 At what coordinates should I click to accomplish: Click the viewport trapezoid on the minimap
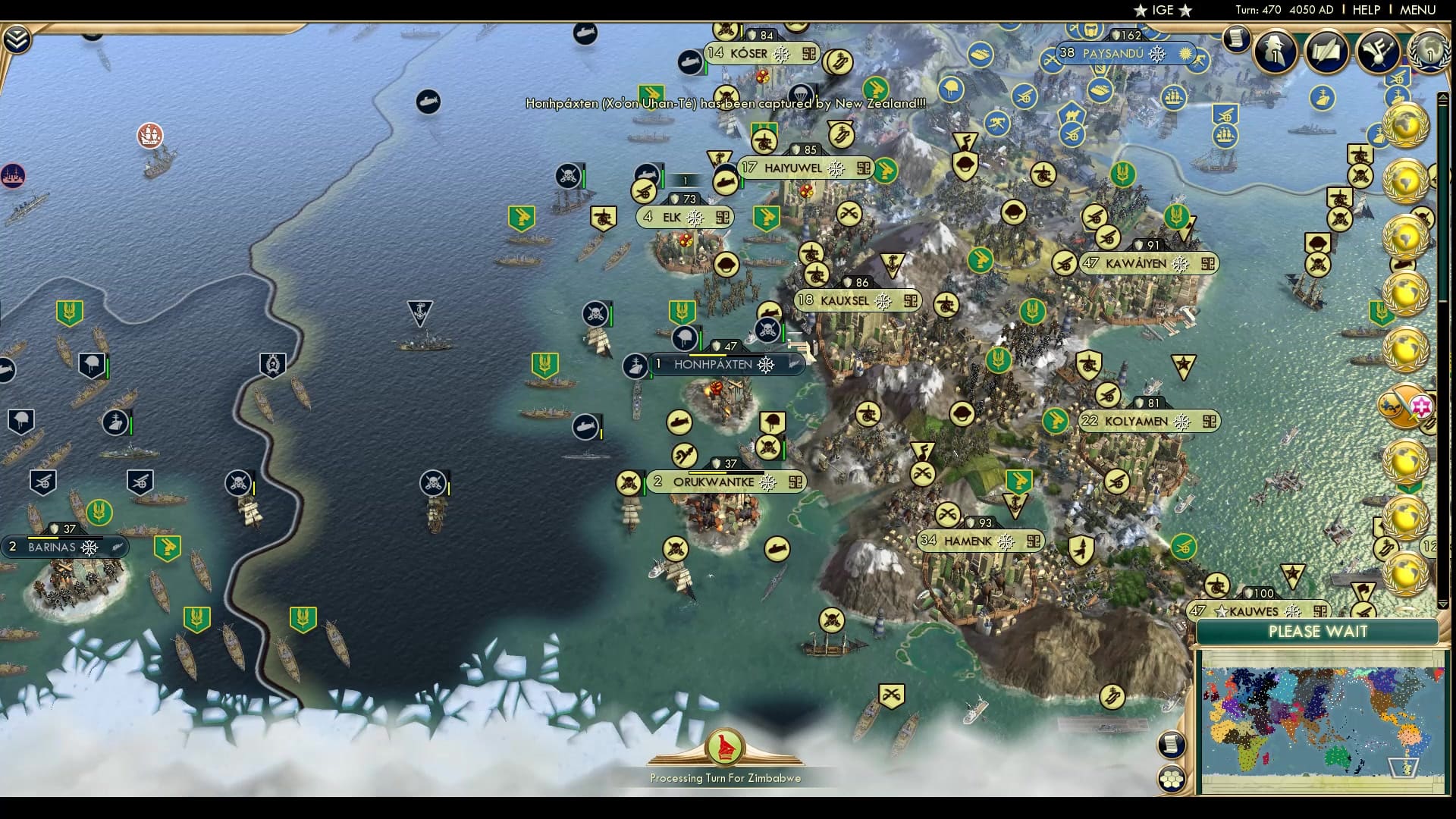tap(1403, 767)
